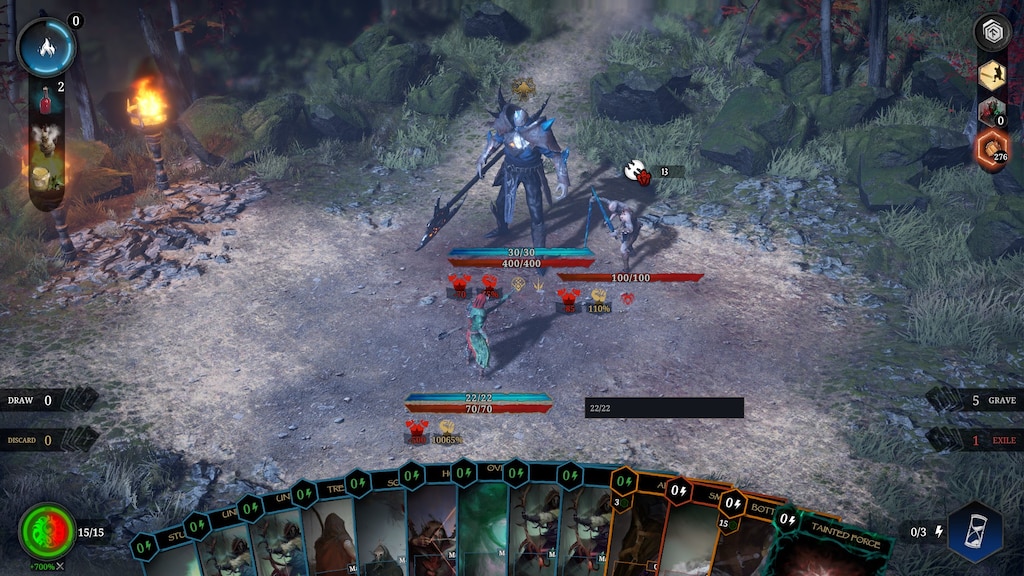Select the orange-bordered card marked with 3

click(630, 525)
